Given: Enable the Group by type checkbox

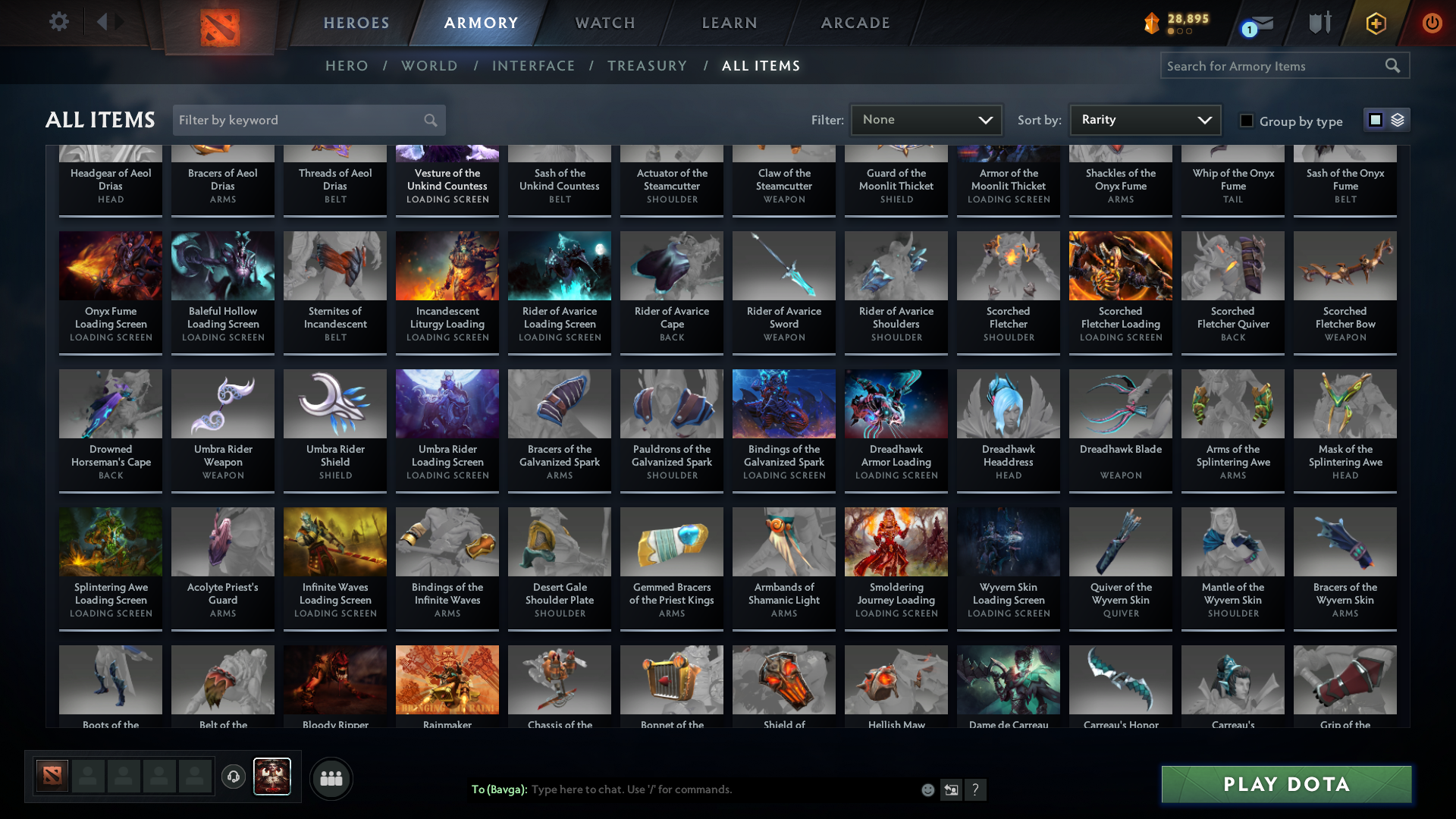Looking at the screenshot, I should [x=1247, y=121].
